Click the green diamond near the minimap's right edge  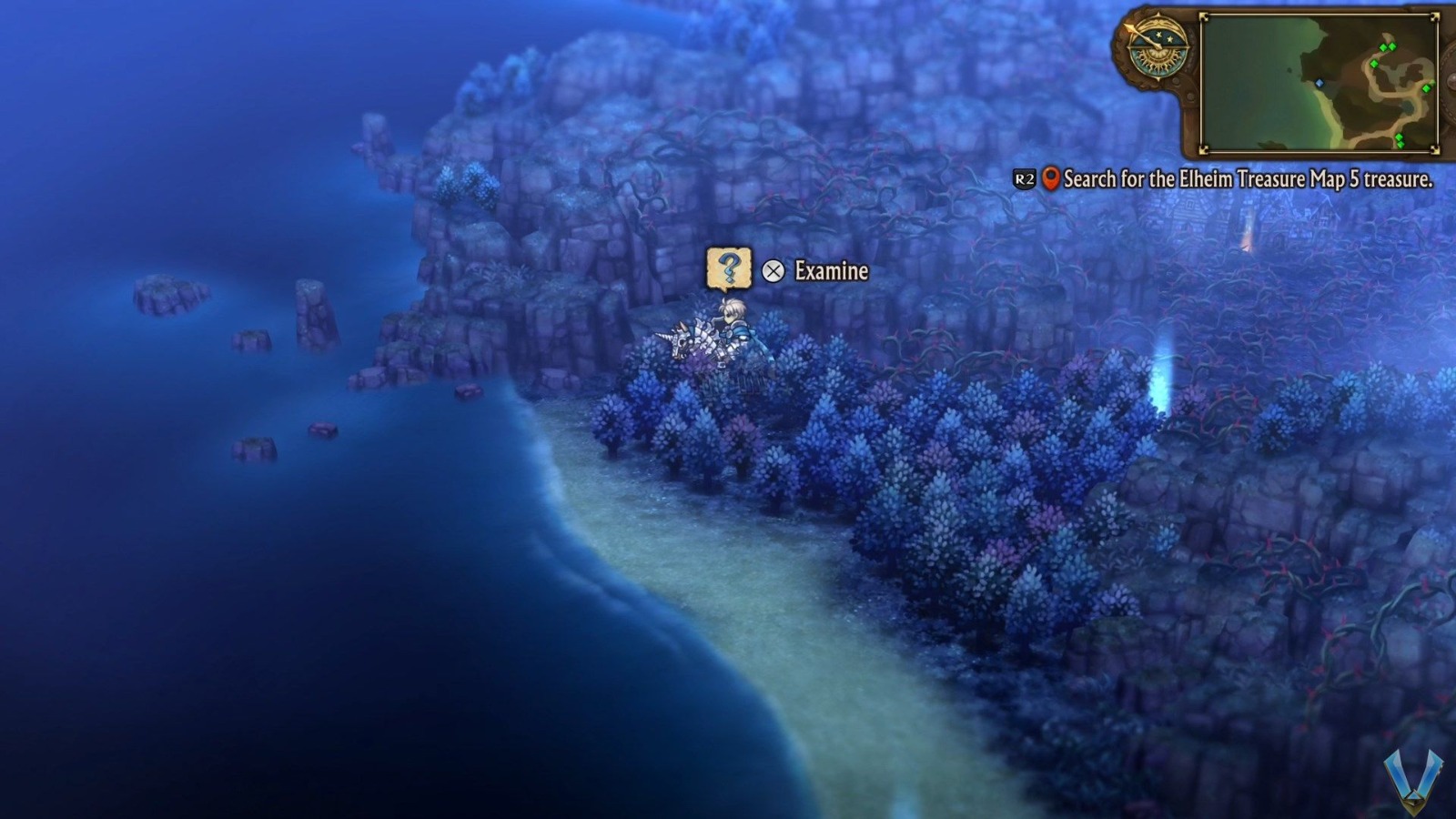point(1426,88)
